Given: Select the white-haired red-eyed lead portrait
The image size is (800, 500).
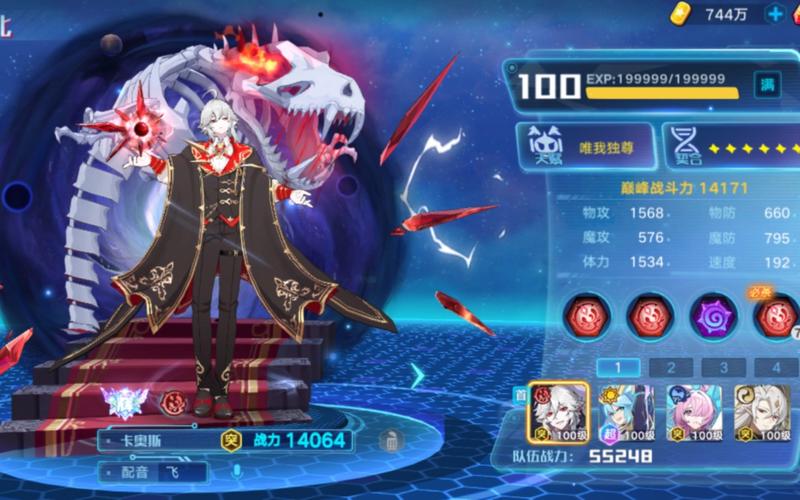Looking at the screenshot, I should [x=558, y=411].
